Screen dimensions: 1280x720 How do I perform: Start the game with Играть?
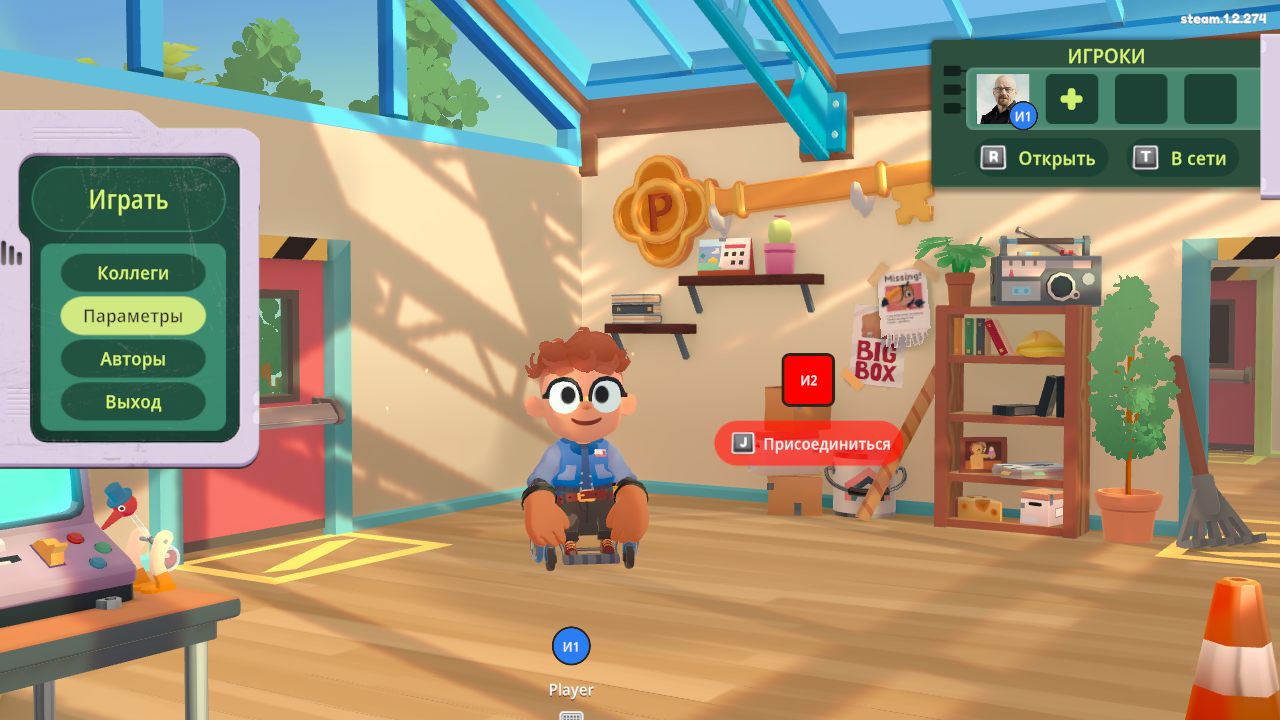click(x=128, y=200)
